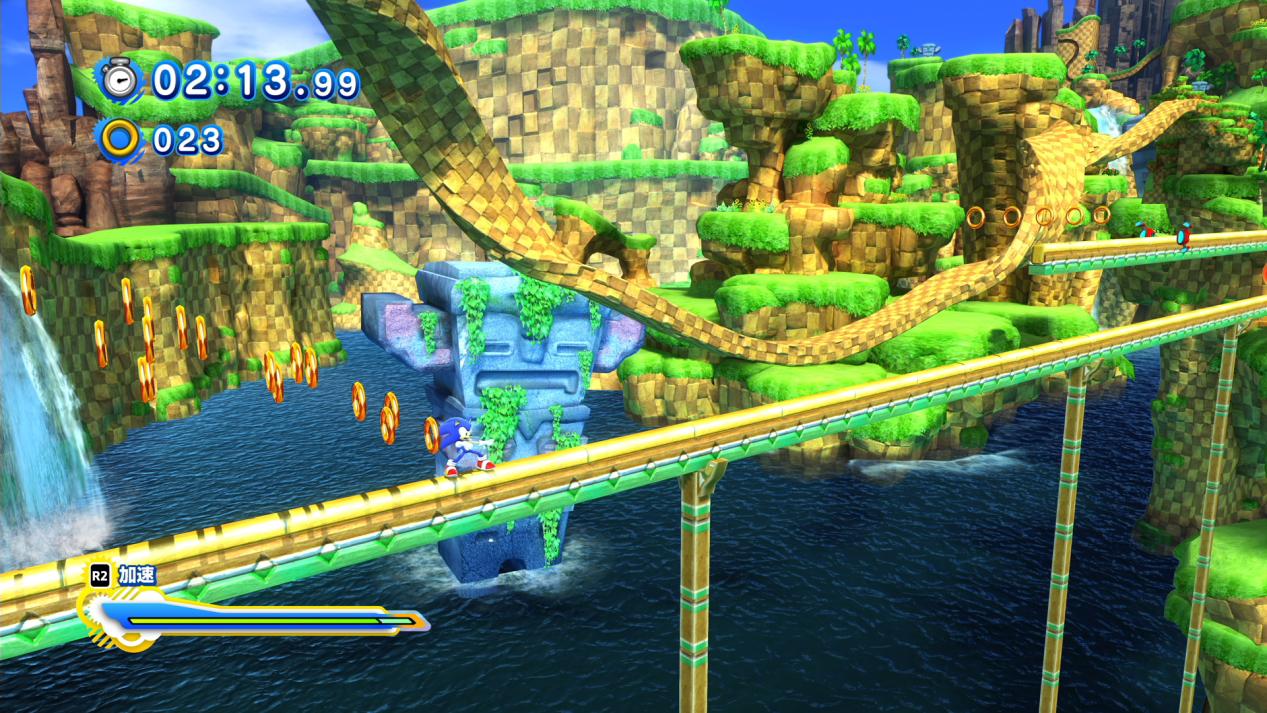Select the gold ring counter icon
The width and height of the screenshot is (1267, 713).
[x=121, y=139]
